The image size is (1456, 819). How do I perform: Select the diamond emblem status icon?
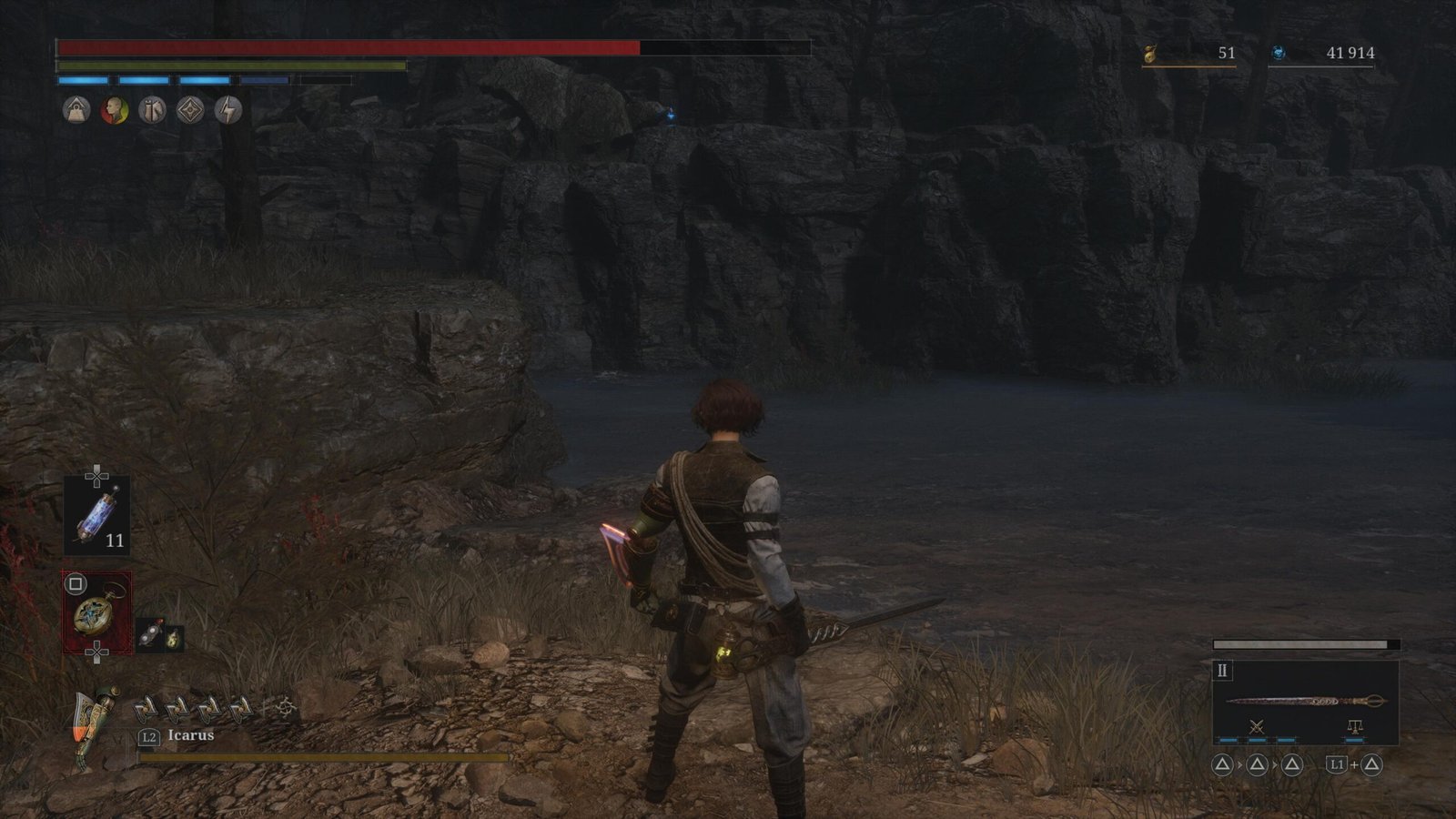(190, 111)
